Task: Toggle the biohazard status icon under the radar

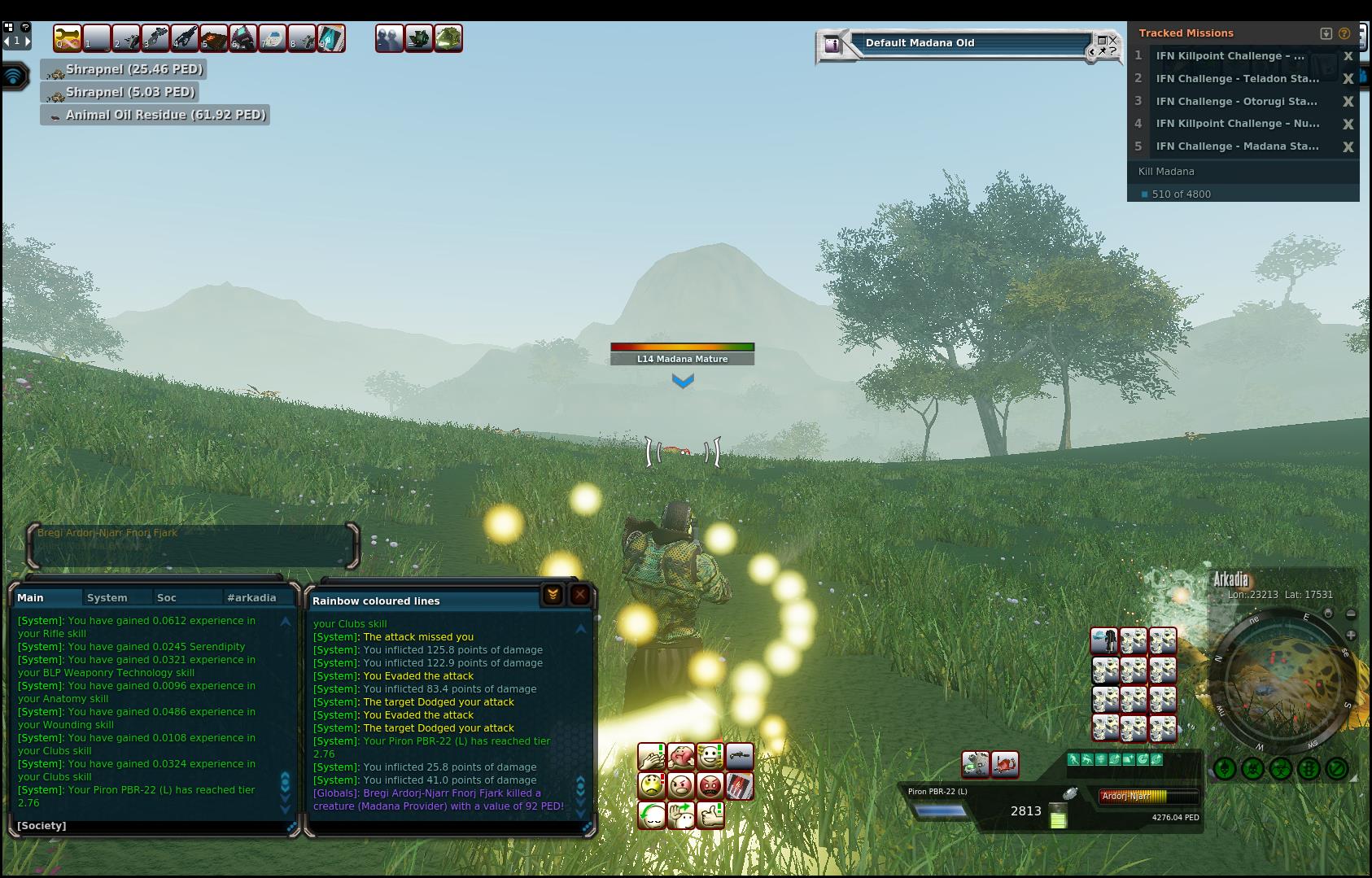Action: coord(1281,768)
